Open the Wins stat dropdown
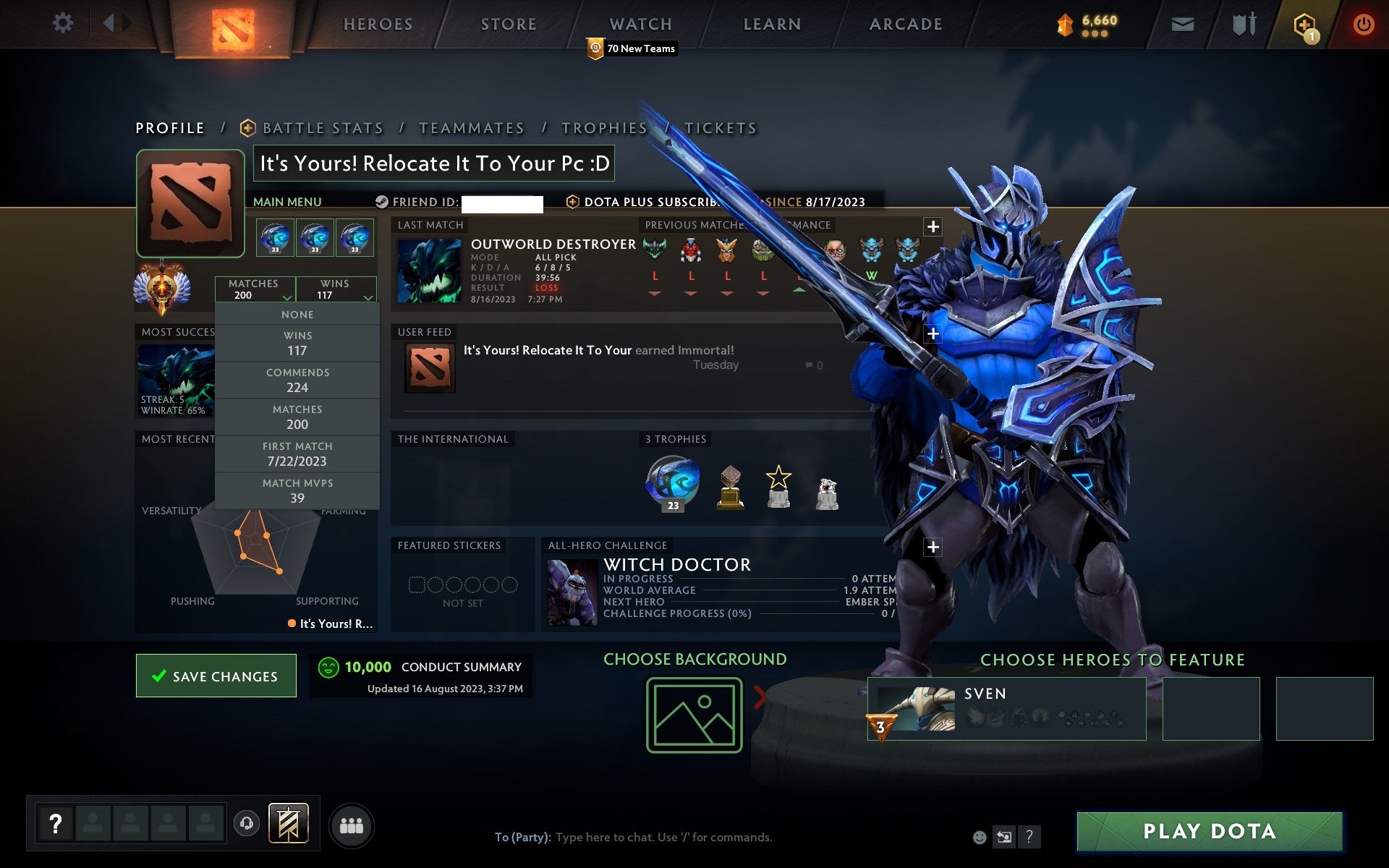 [x=337, y=289]
